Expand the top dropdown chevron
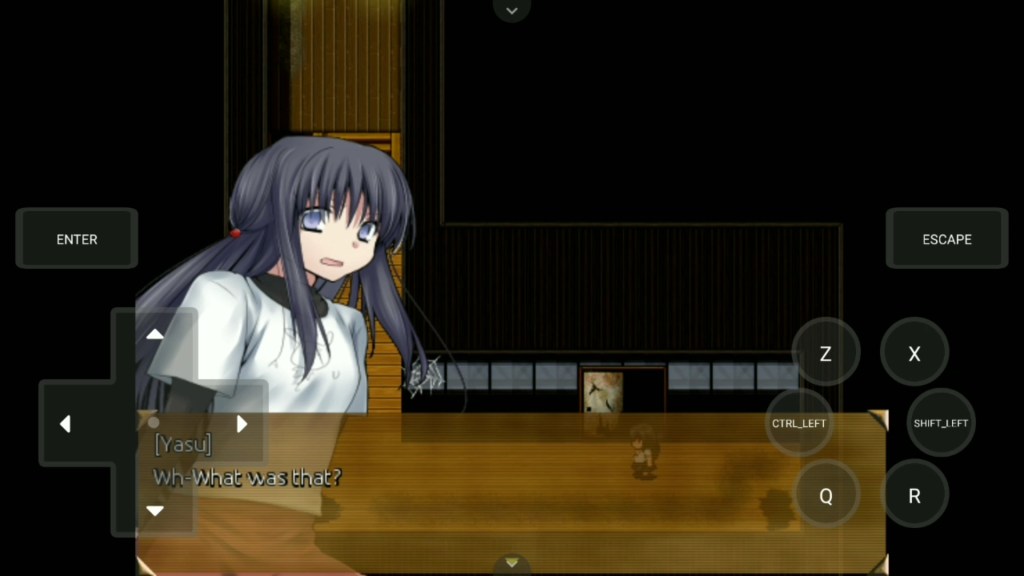This screenshot has height=576, width=1024. click(512, 10)
